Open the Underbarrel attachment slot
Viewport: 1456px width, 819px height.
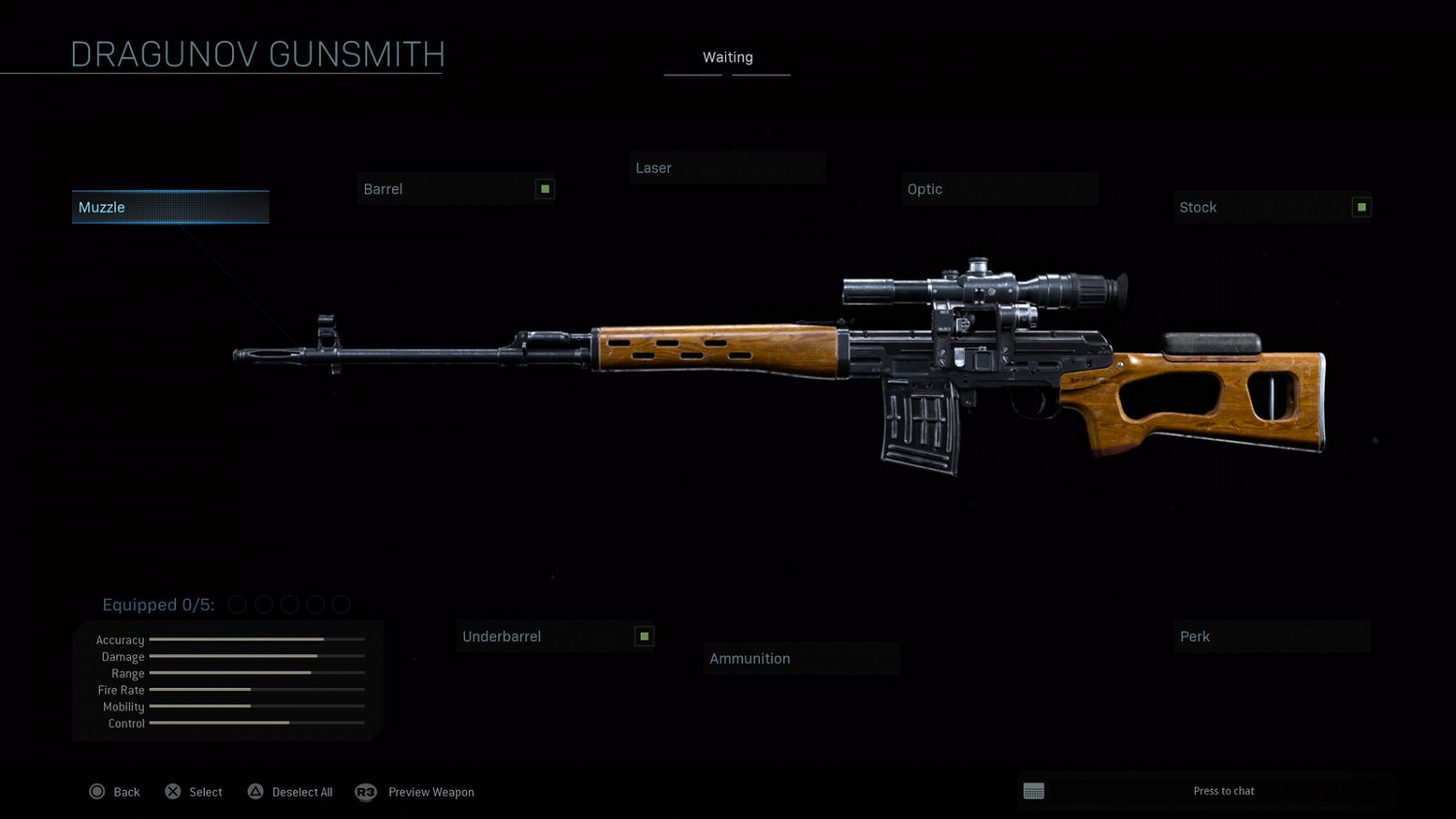[x=554, y=637]
